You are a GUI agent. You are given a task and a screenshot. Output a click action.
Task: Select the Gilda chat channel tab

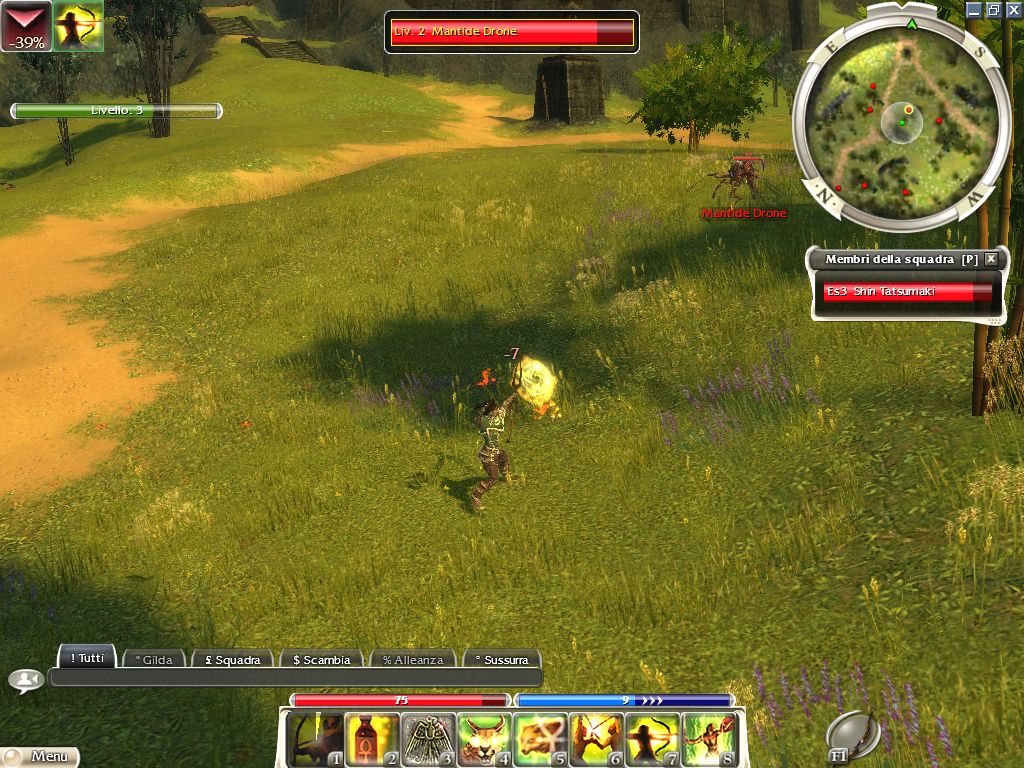click(x=155, y=660)
